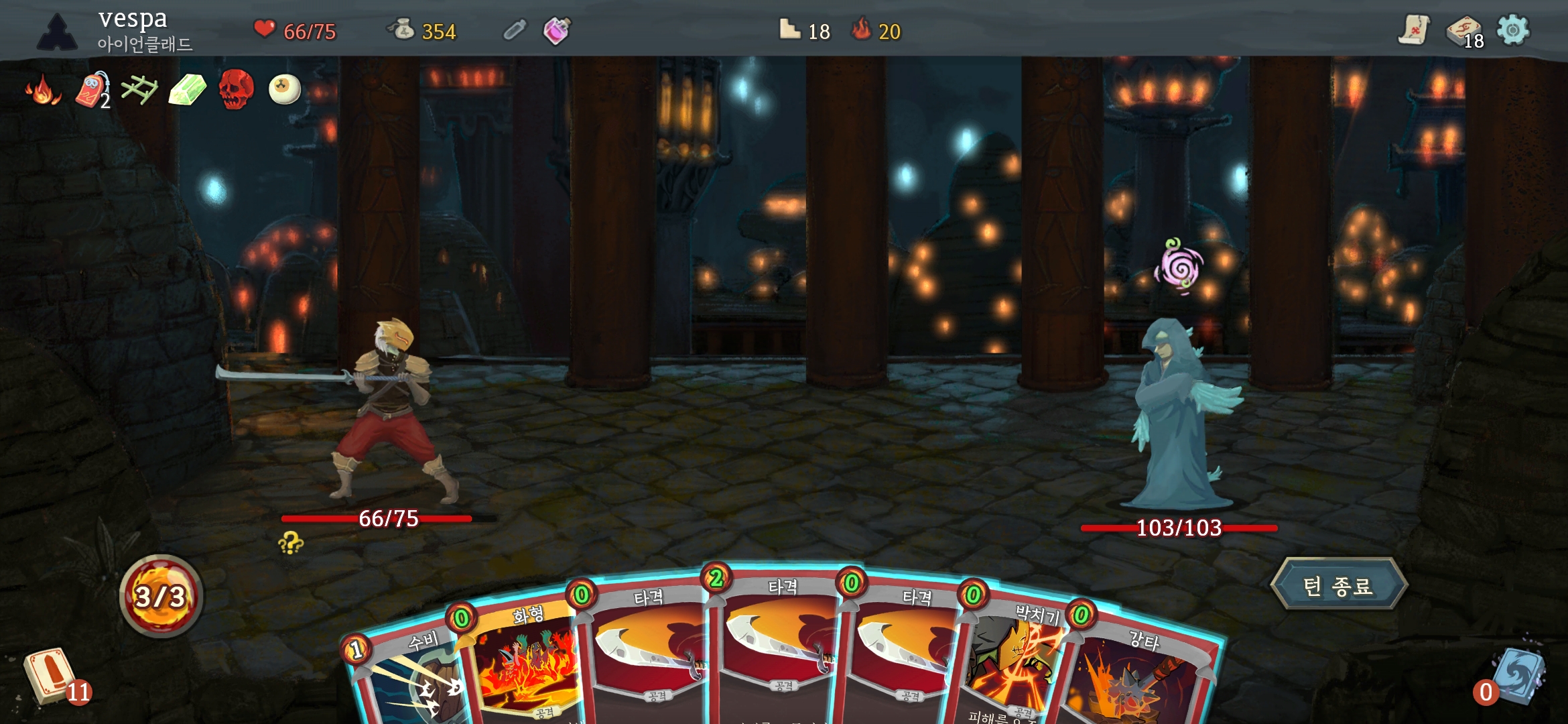The height and width of the screenshot is (724, 1568).
Task: Check the question-mark status under the player
Action: tap(291, 543)
